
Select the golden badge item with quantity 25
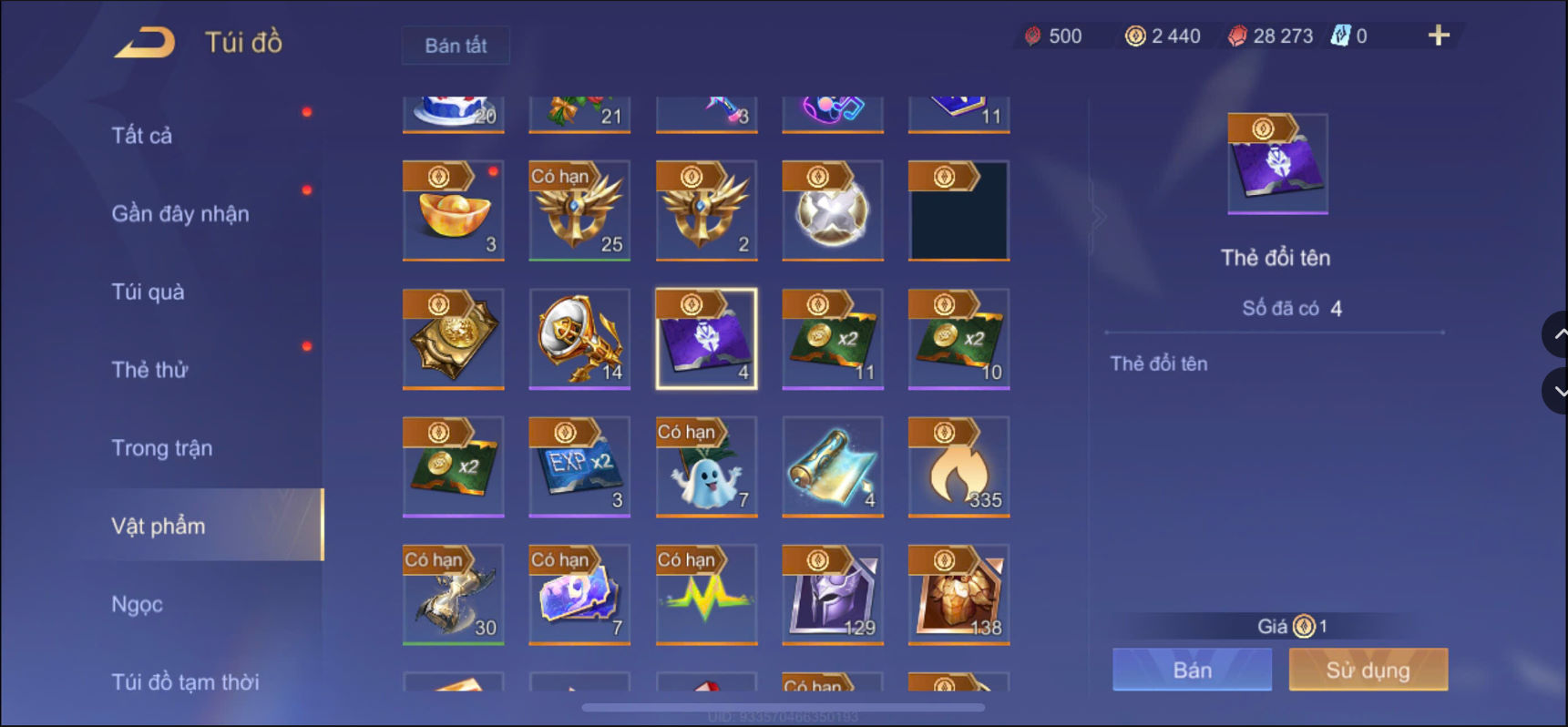(x=579, y=211)
